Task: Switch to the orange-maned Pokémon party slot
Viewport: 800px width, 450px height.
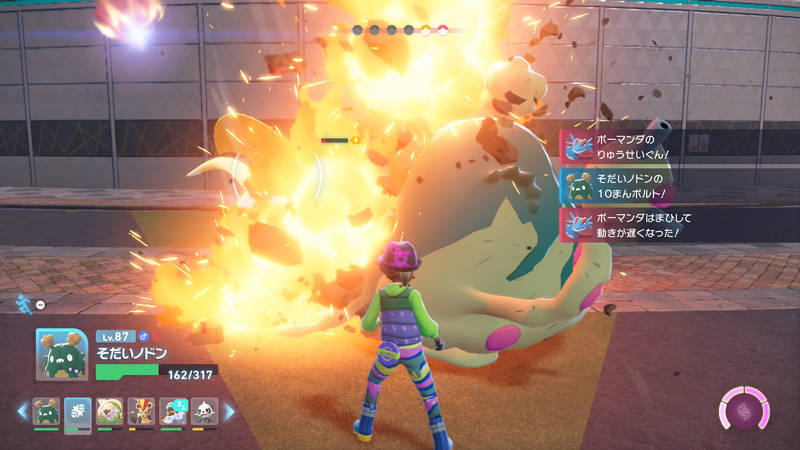Action: [141, 412]
